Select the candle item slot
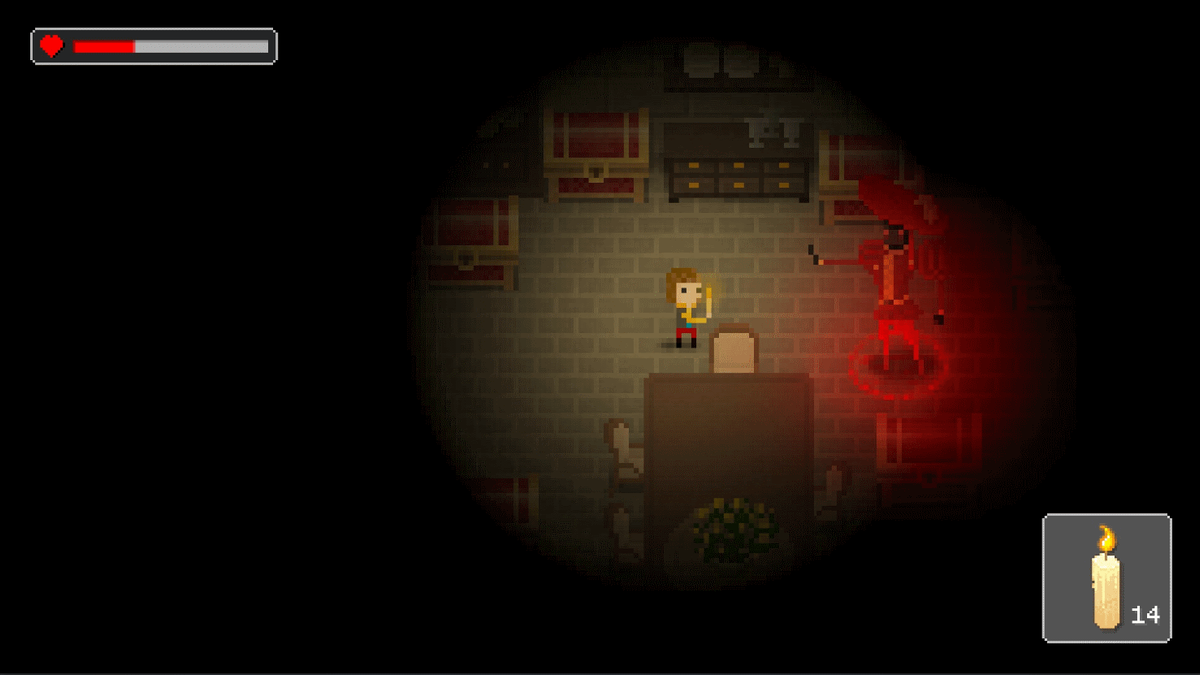The height and width of the screenshot is (675, 1200). tap(1106, 578)
